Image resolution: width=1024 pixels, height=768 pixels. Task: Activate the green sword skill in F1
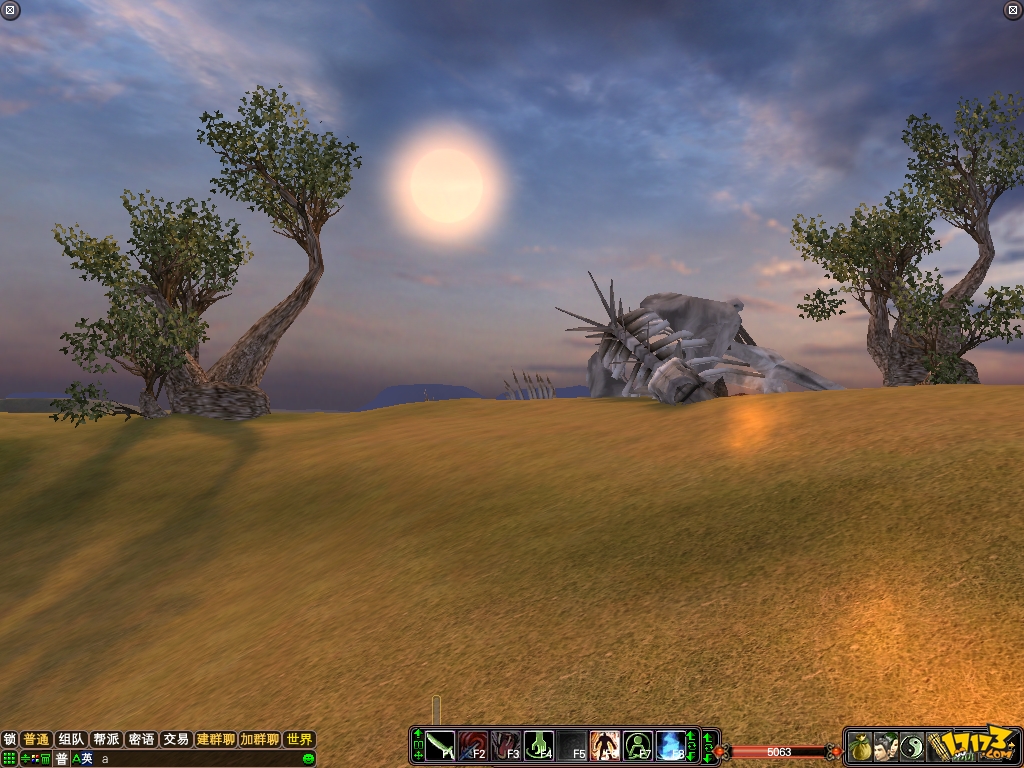441,746
